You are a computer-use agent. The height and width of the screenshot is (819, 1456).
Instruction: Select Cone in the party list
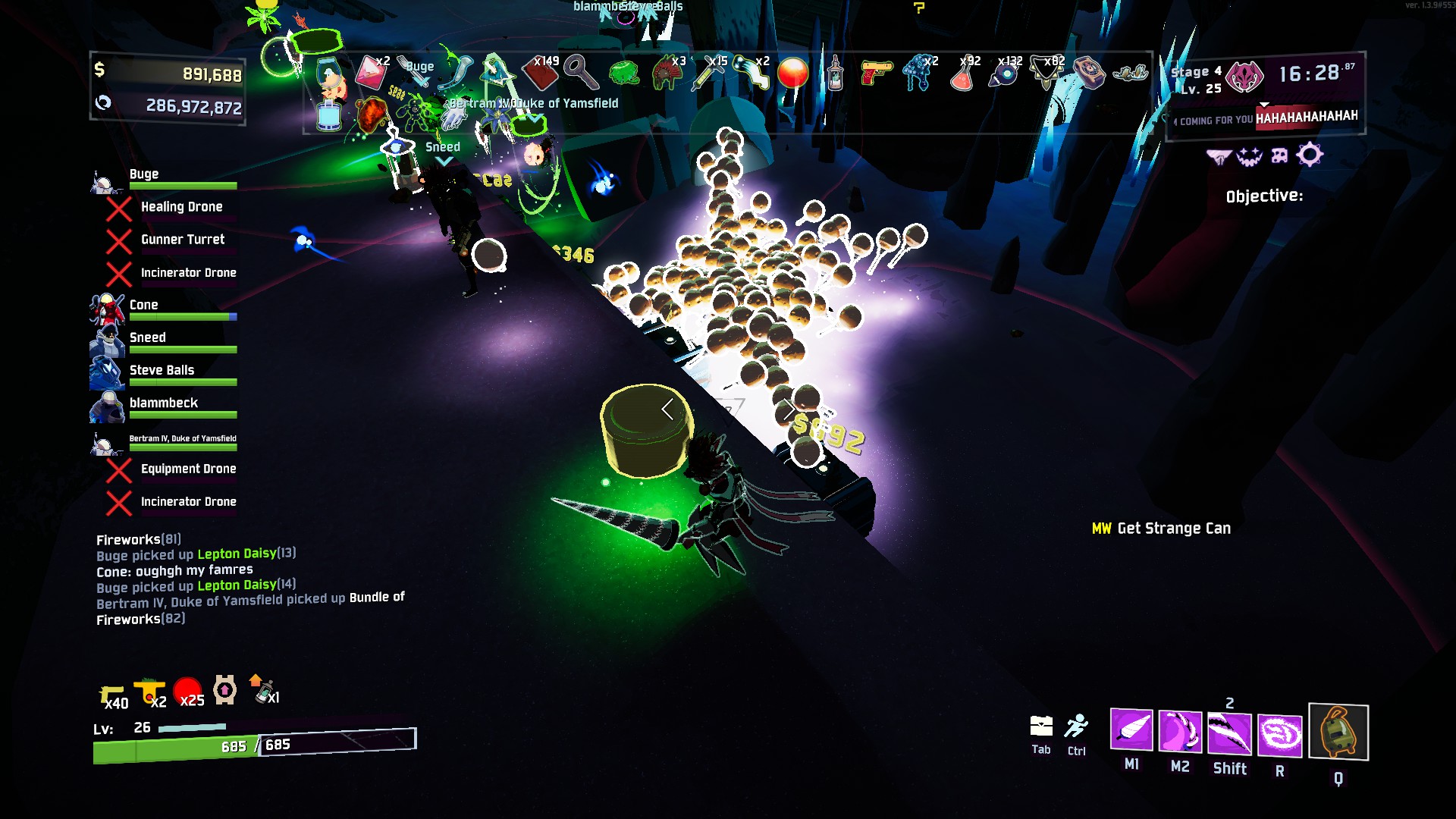144,305
